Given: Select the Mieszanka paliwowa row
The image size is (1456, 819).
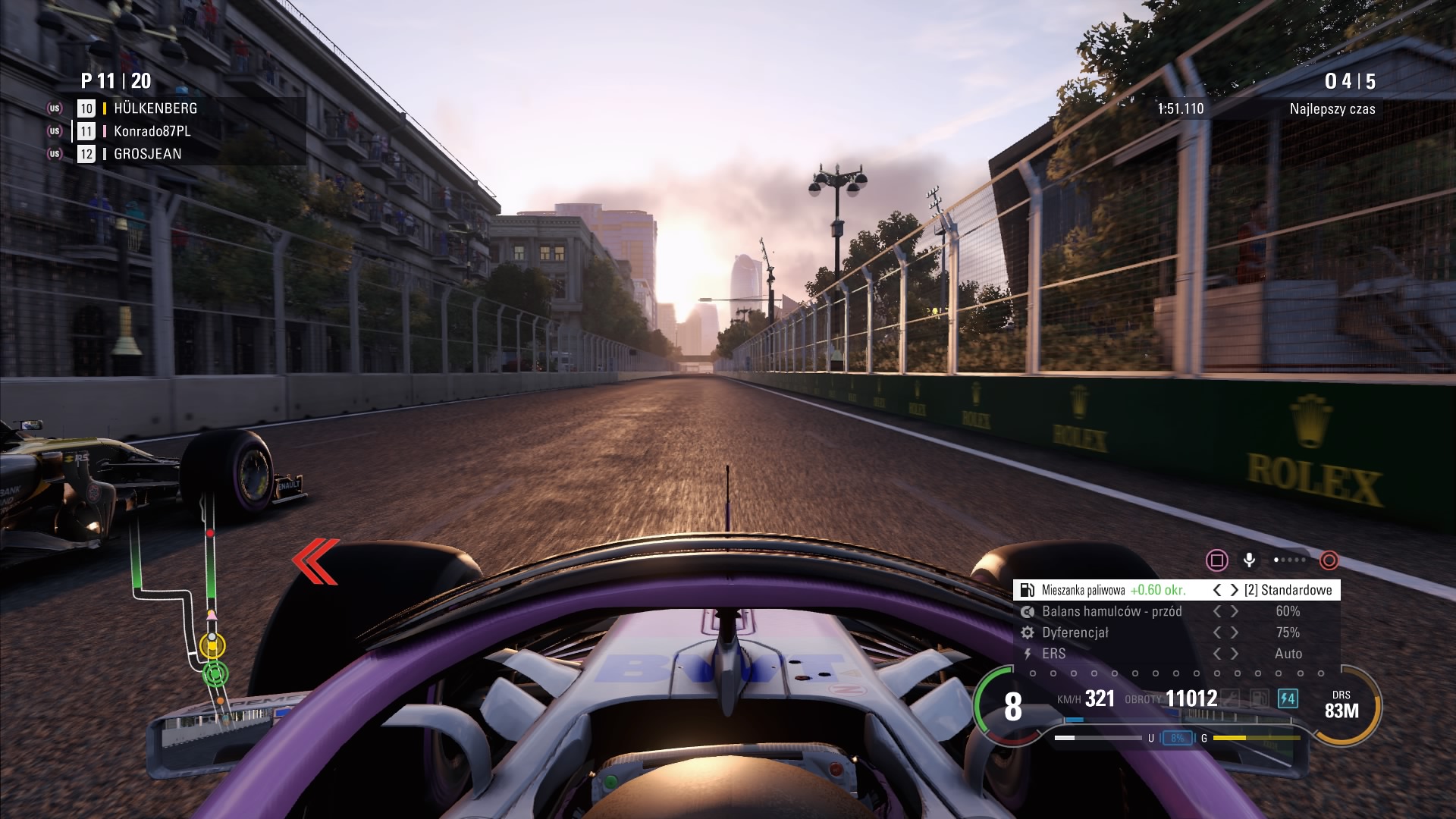Looking at the screenshot, I should point(1113,590).
